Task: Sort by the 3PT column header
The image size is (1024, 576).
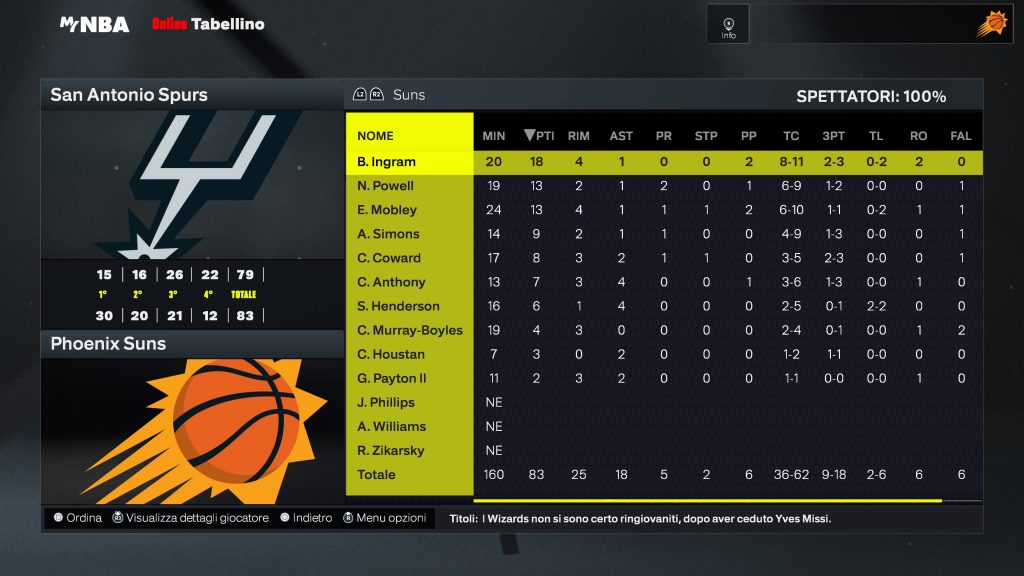Action: (833, 136)
